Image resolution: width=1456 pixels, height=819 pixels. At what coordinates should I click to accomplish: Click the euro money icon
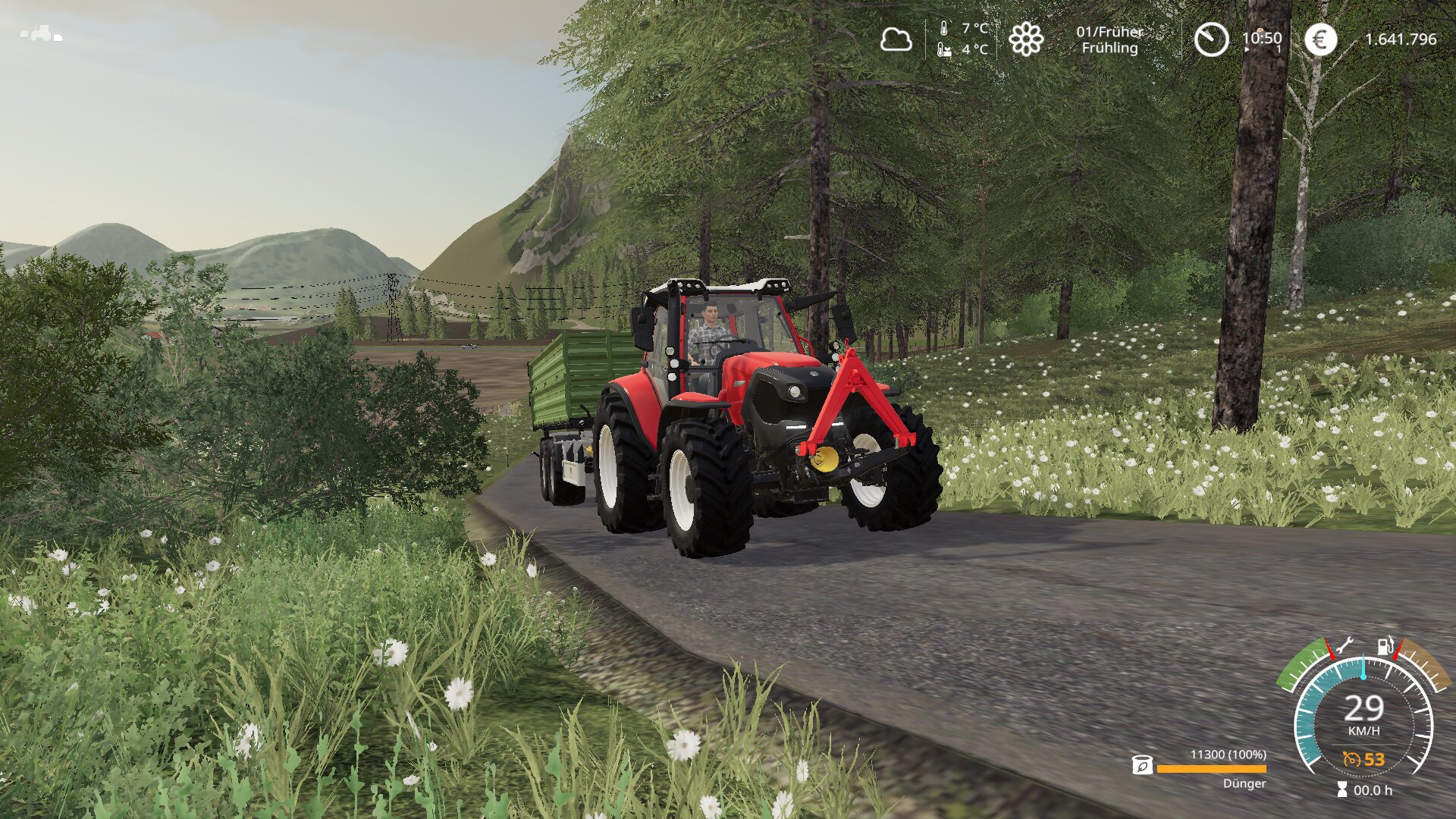pyautogui.click(x=1320, y=39)
